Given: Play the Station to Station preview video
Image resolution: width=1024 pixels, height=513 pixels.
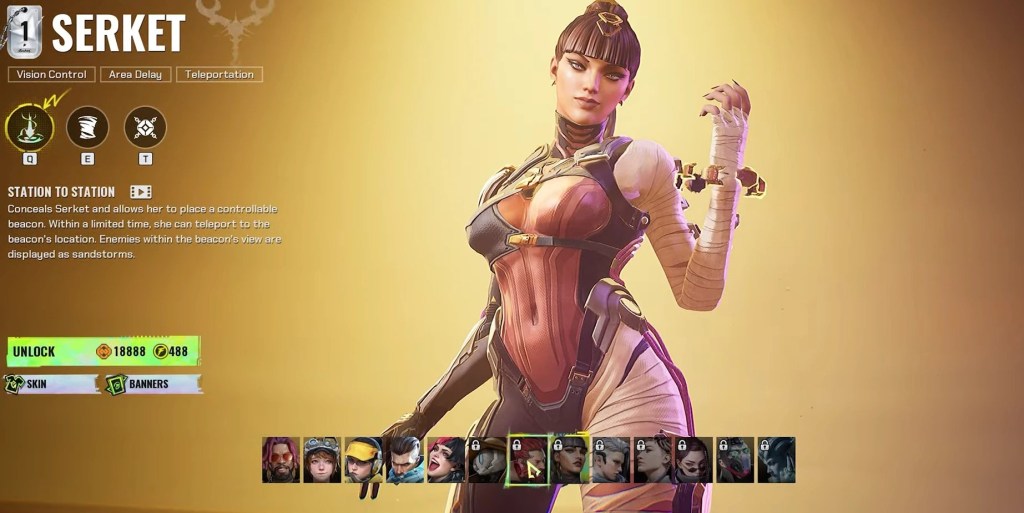Looking at the screenshot, I should [x=141, y=191].
